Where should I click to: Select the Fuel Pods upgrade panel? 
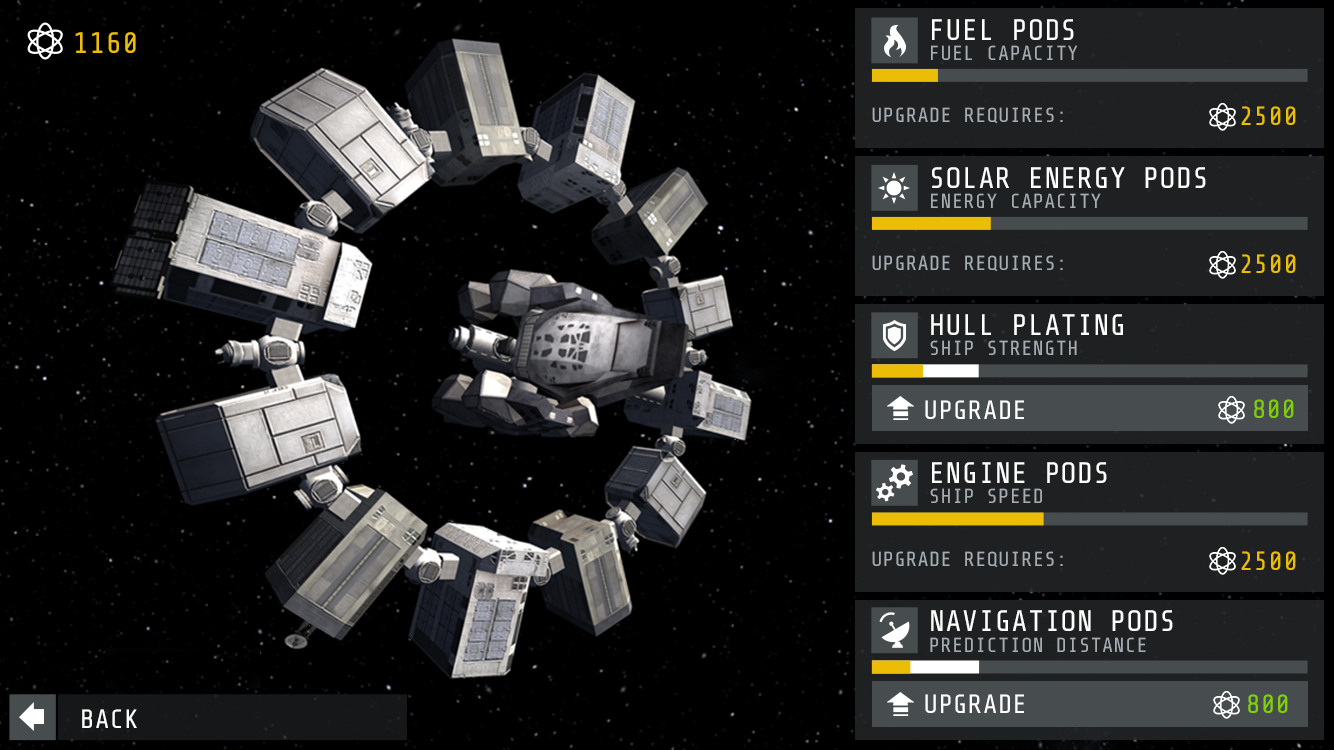click(x=1089, y=78)
